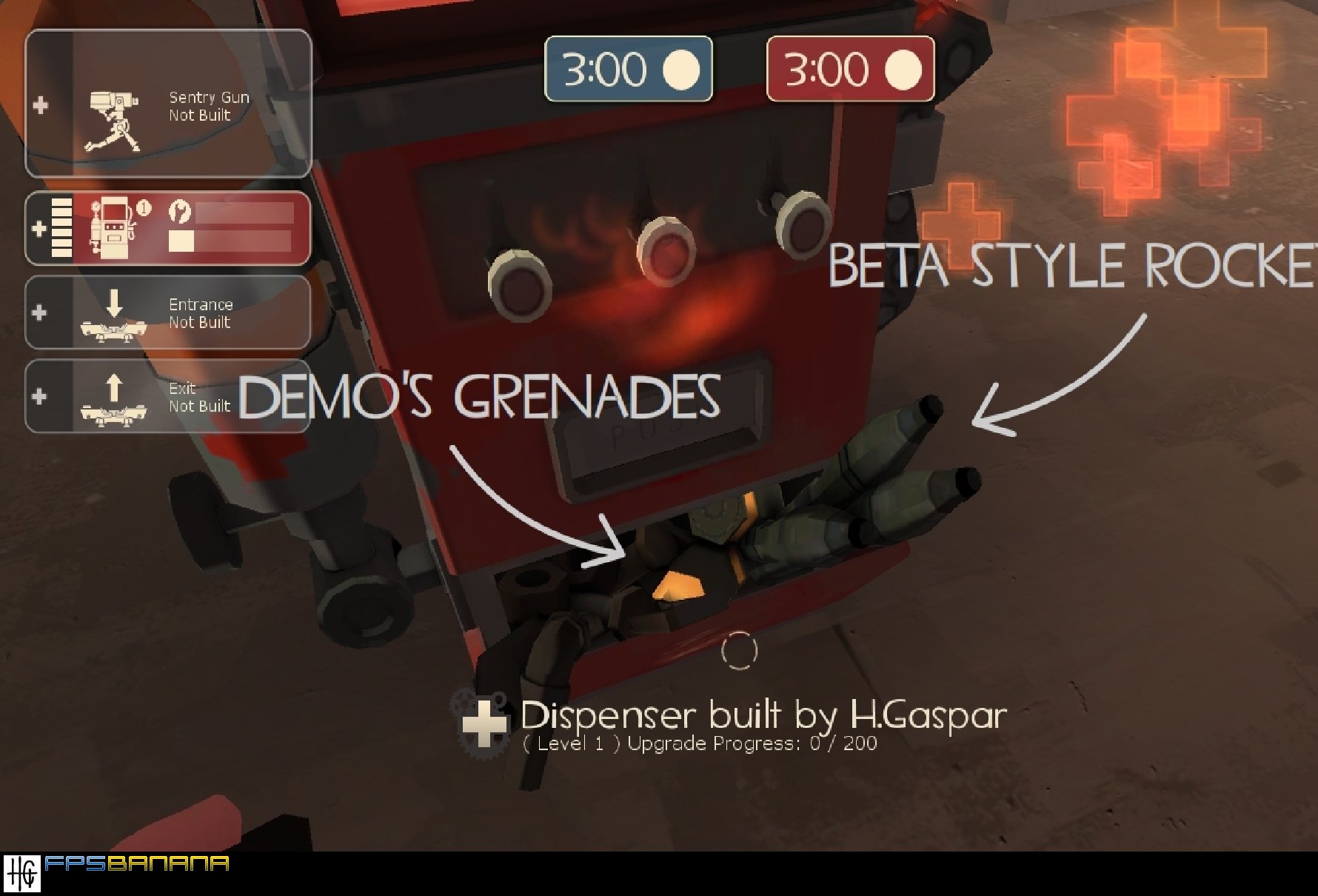The width and height of the screenshot is (1318, 896).
Task: Expand the Exit Not Built panel
Action: coord(167,398)
